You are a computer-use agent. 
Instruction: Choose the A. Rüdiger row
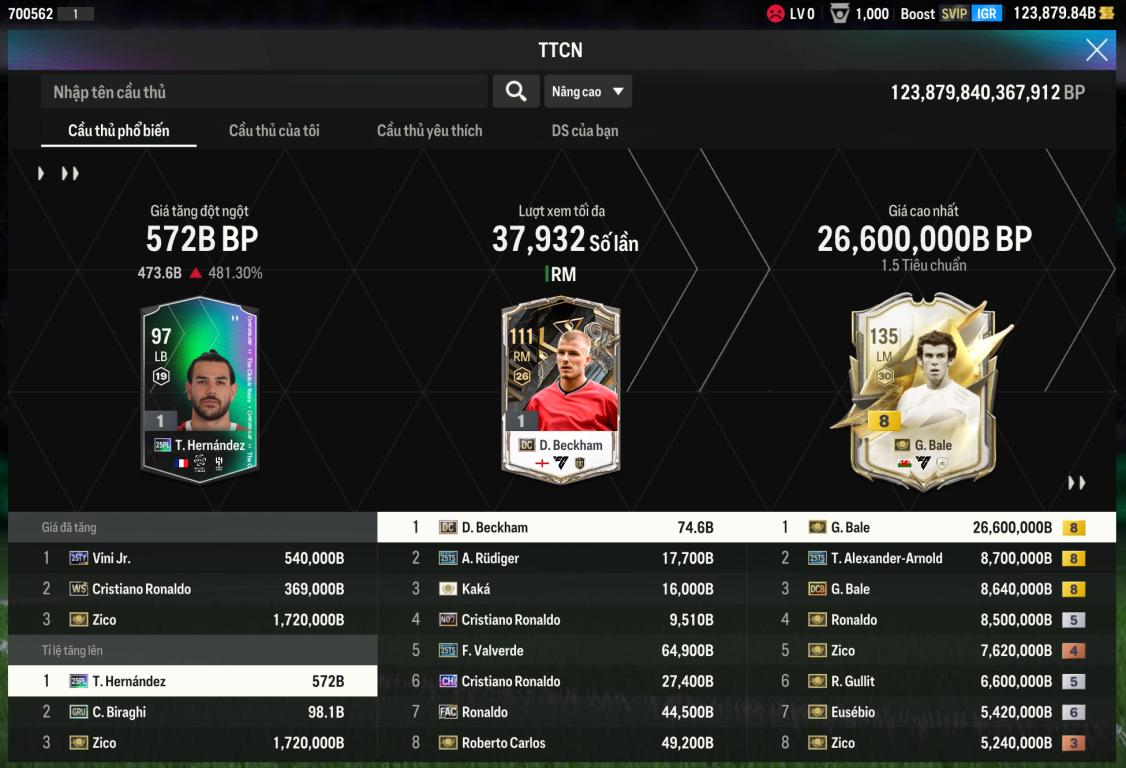click(562, 559)
